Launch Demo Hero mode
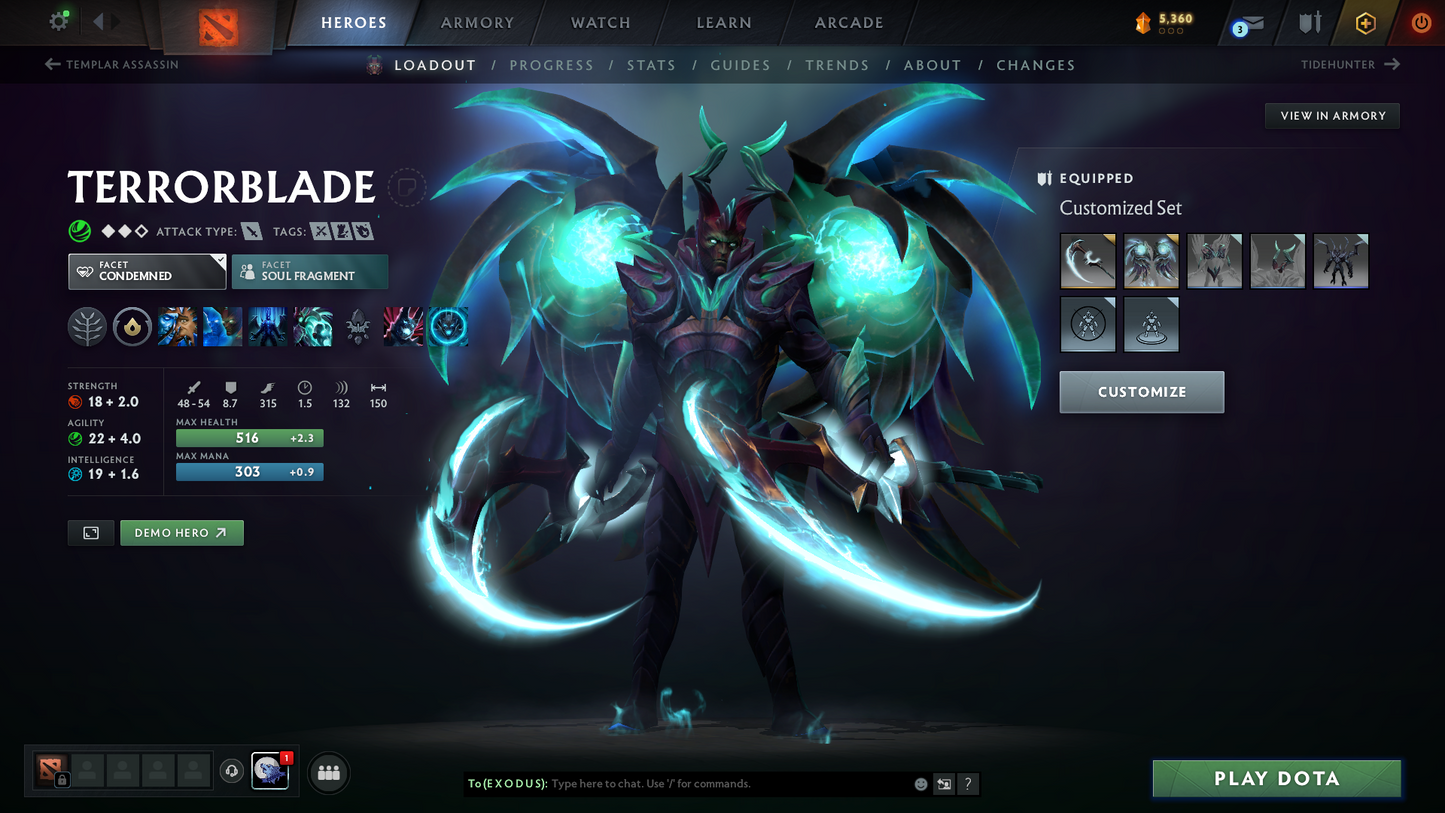1445x813 pixels. 181,533
